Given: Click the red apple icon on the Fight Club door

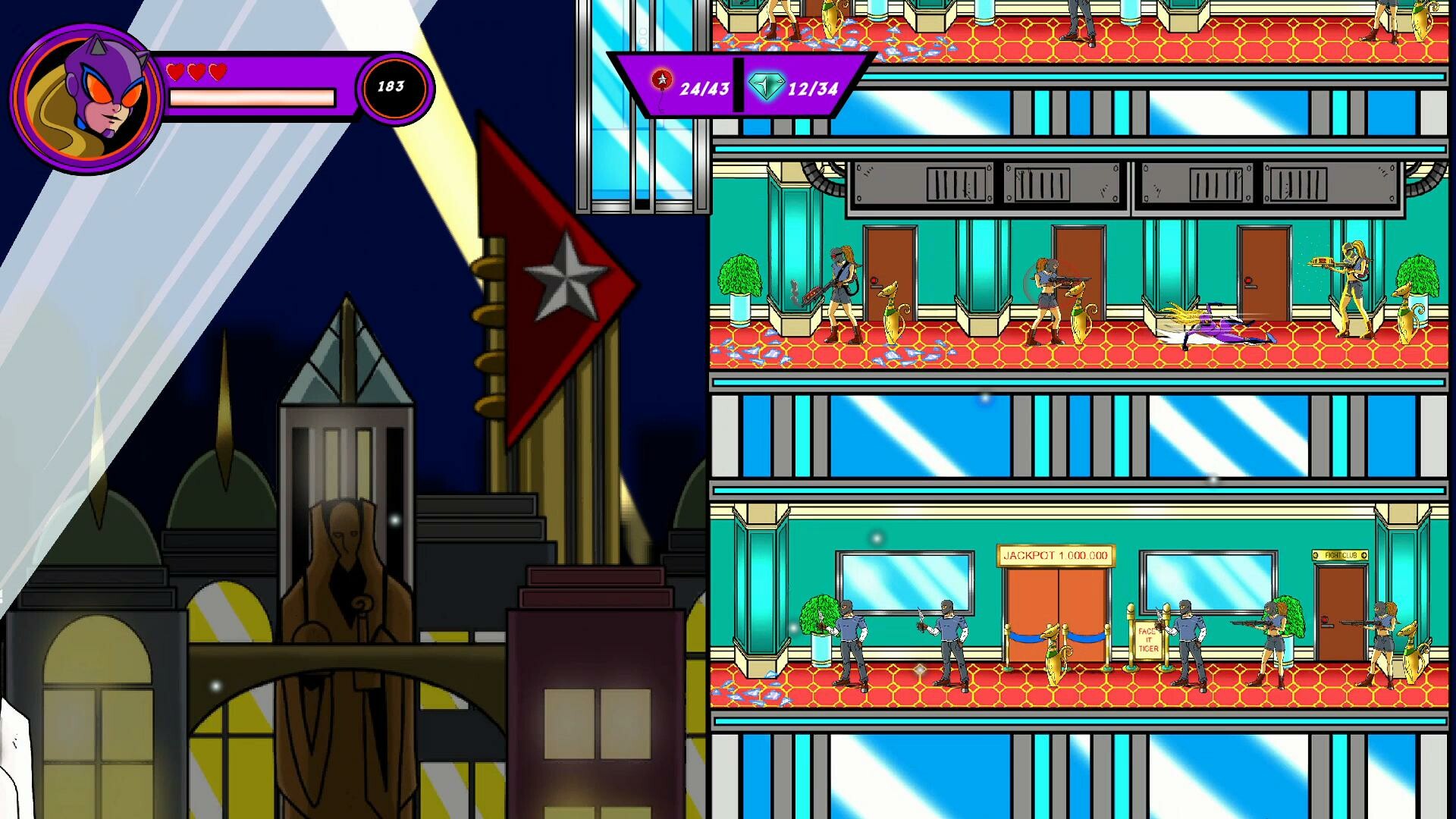Looking at the screenshot, I should [1325, 619].
